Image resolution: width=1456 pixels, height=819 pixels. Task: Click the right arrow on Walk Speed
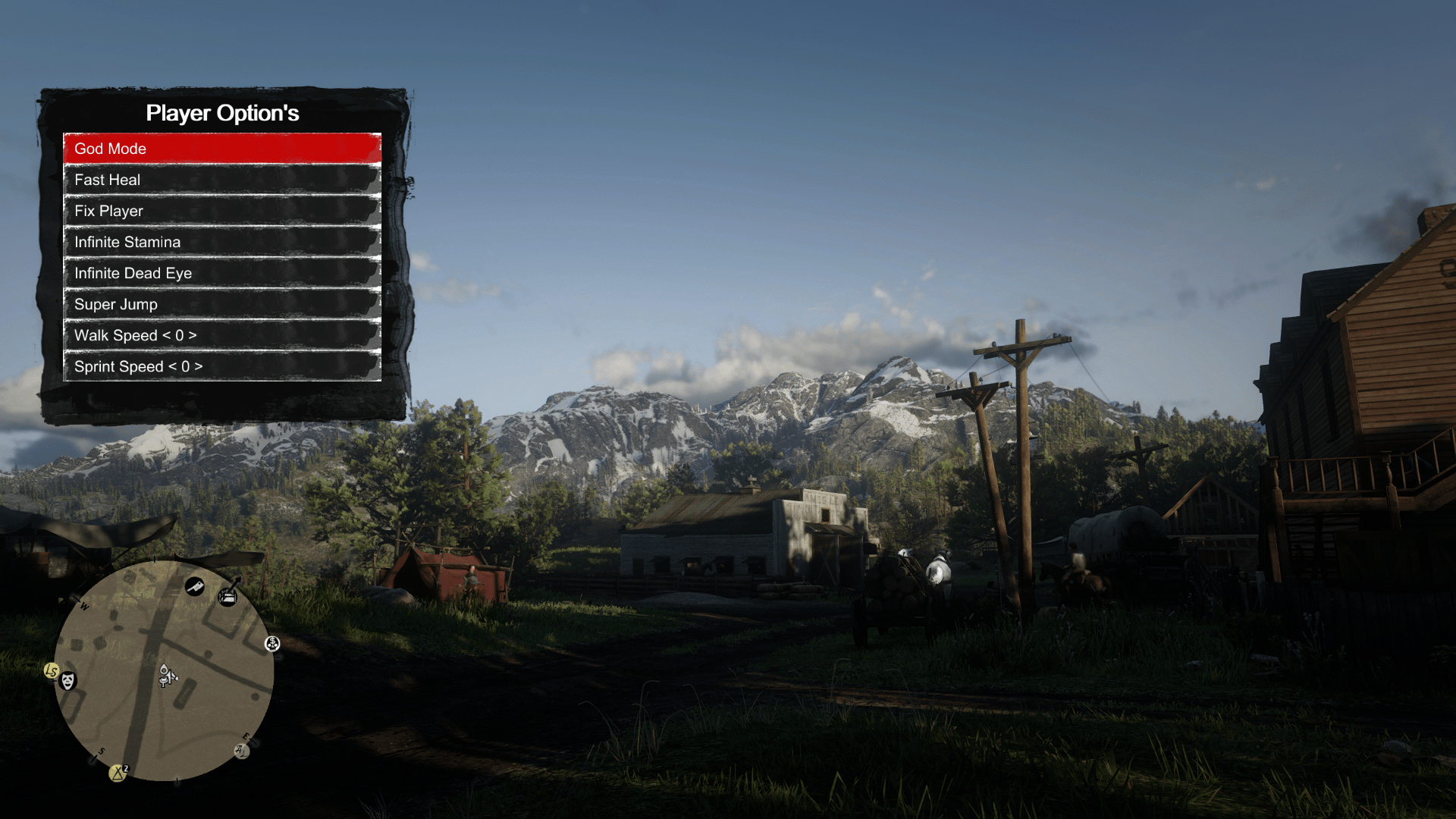coord(193,335)
